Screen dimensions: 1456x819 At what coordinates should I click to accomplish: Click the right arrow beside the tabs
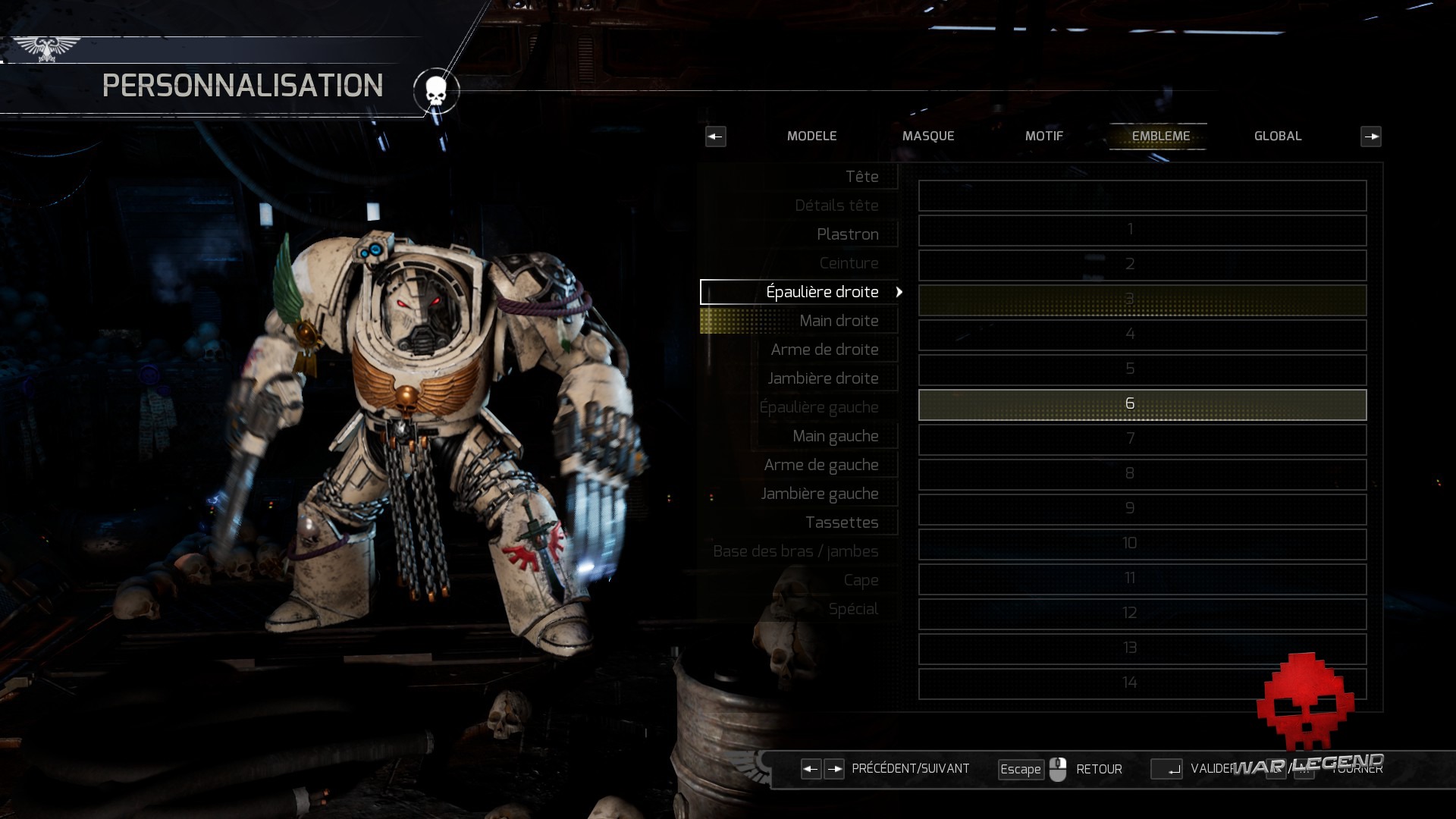(x=1371, y=136)
